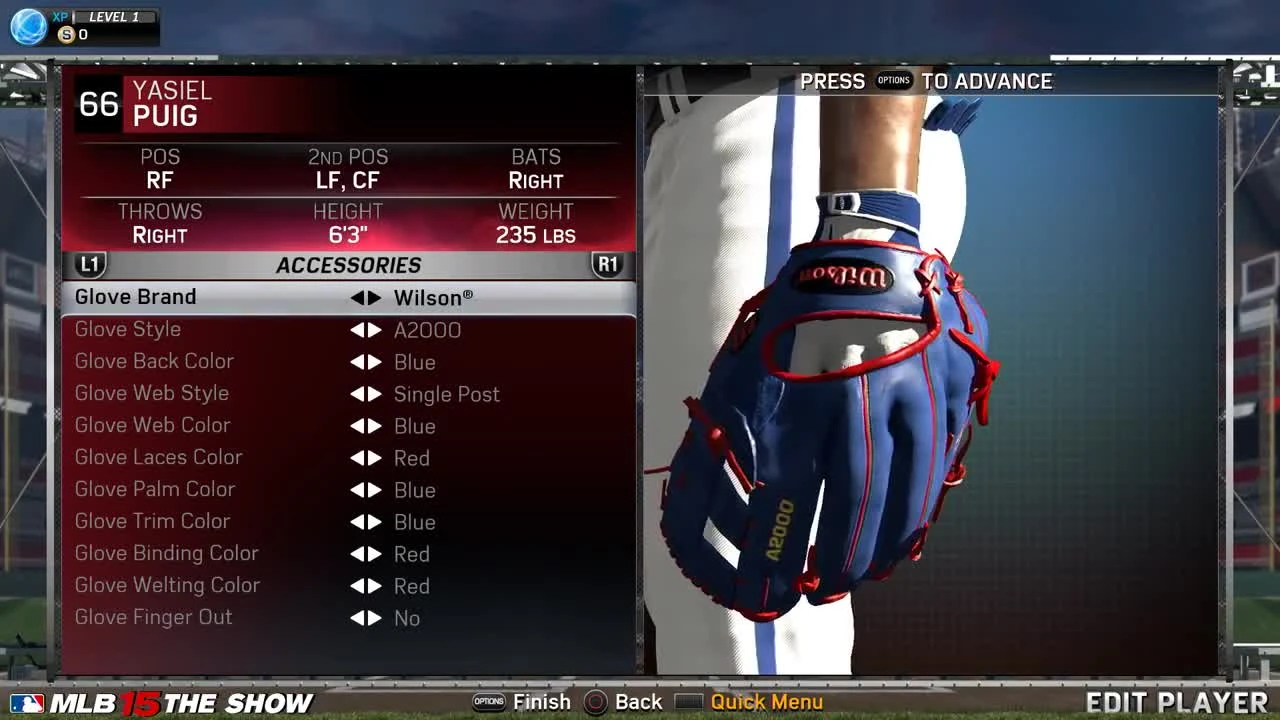Viewport: 1280px width, 720px height.
Task: Open the Accessories section header
Action: click(x=348, y=264)
